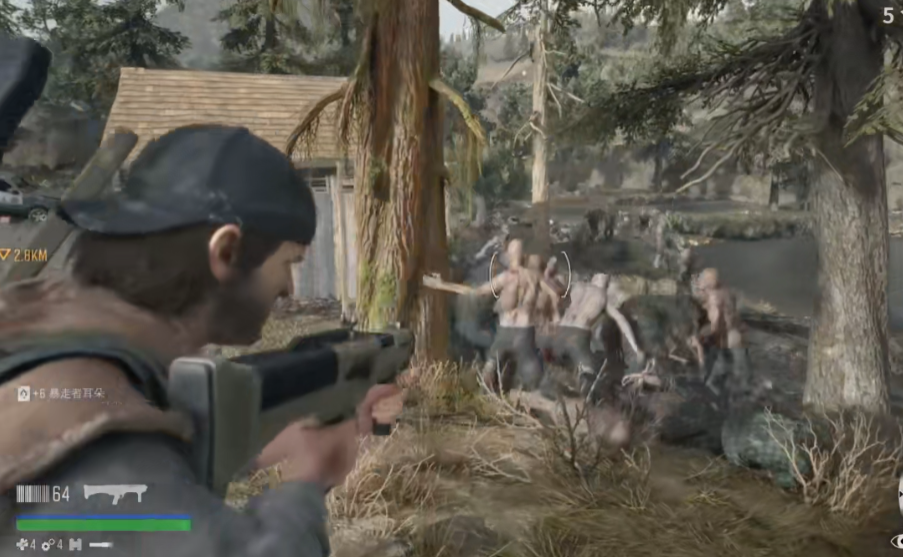
Task: Select the binoculars icon
Action: (75, 545)
